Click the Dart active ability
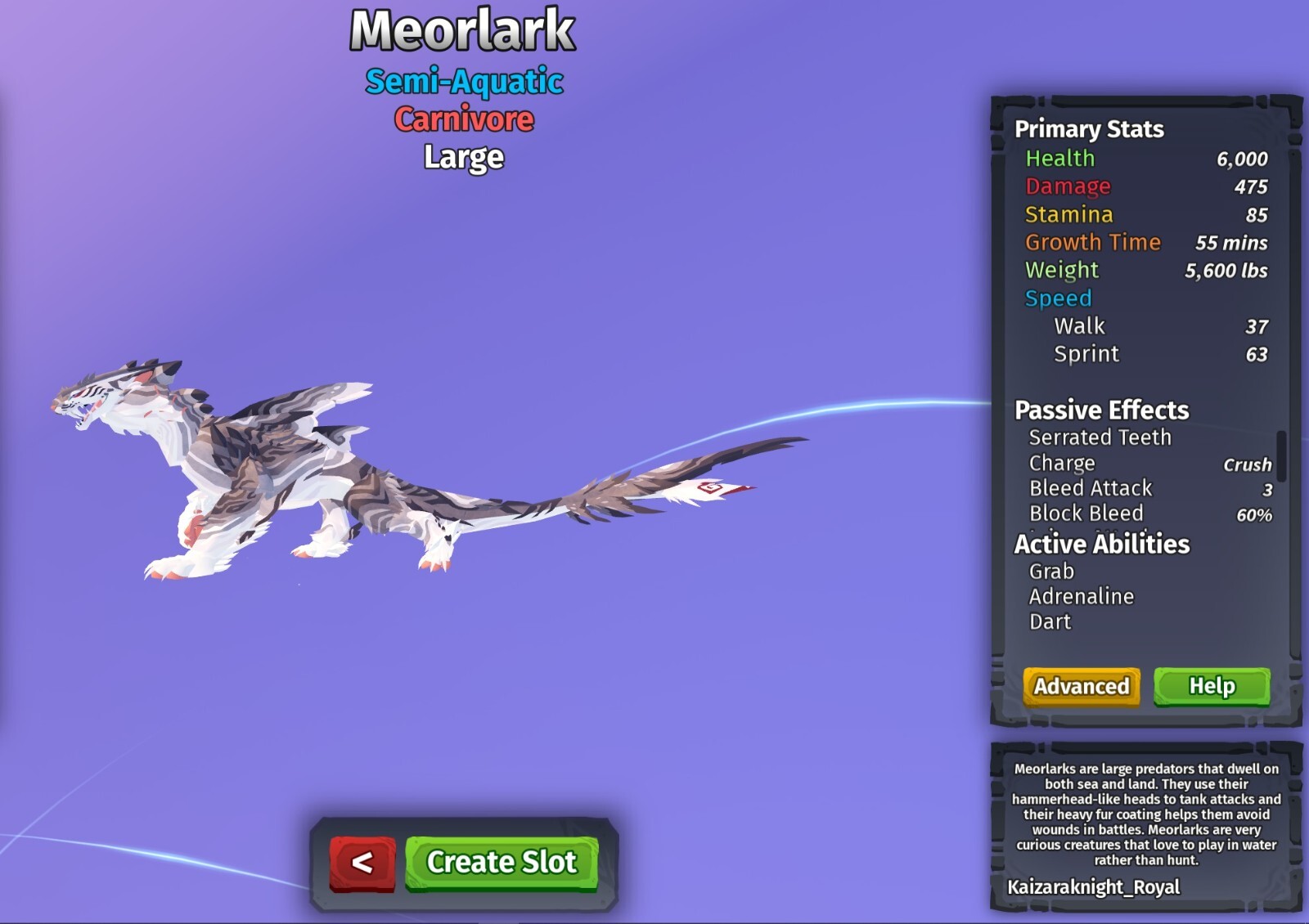 point(1050,621)
